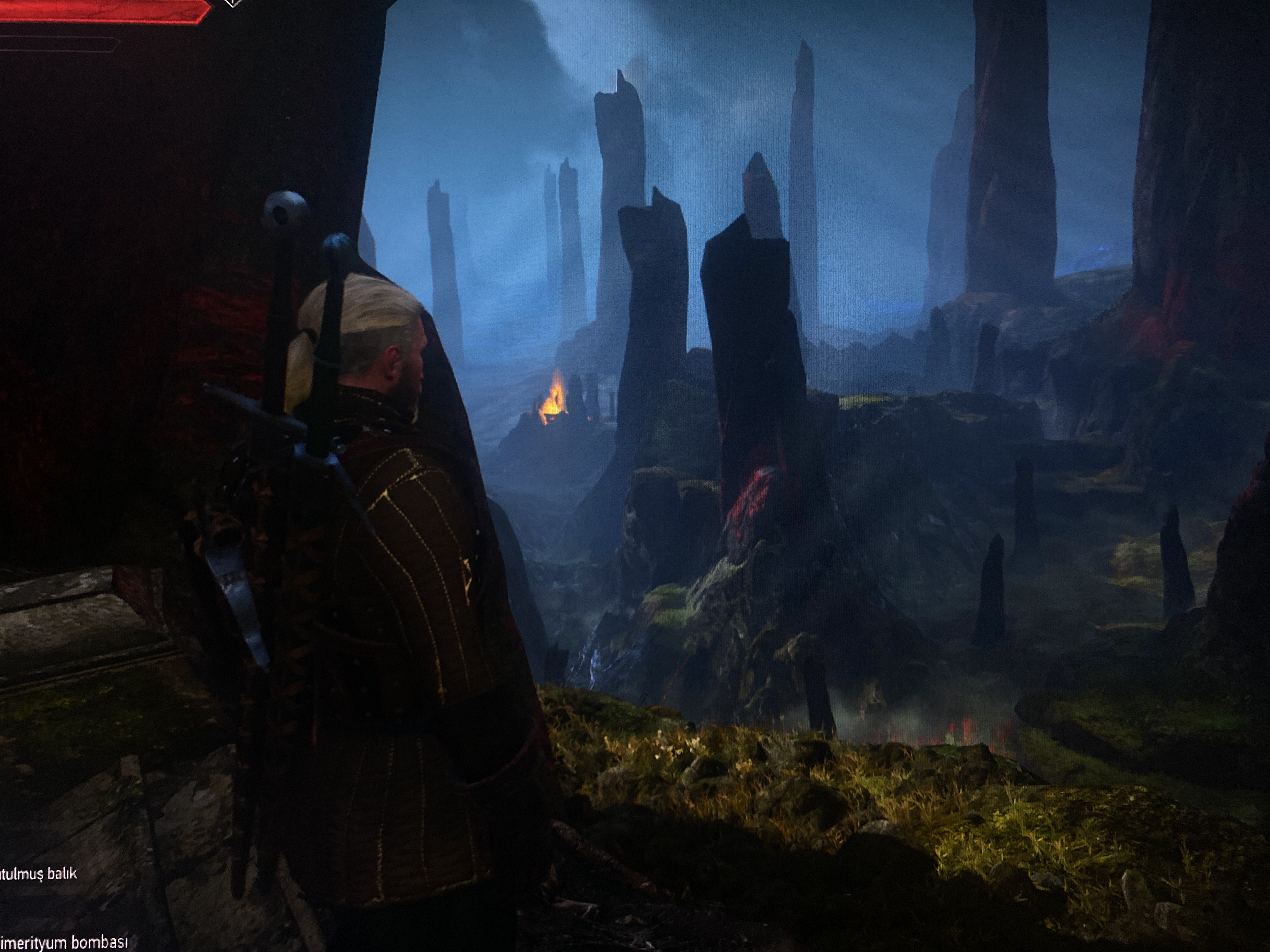The width and height of the screenshot is (1270, 952).
Task: Select the dimerityum bombası quick slot label
Action: [63, 942]
